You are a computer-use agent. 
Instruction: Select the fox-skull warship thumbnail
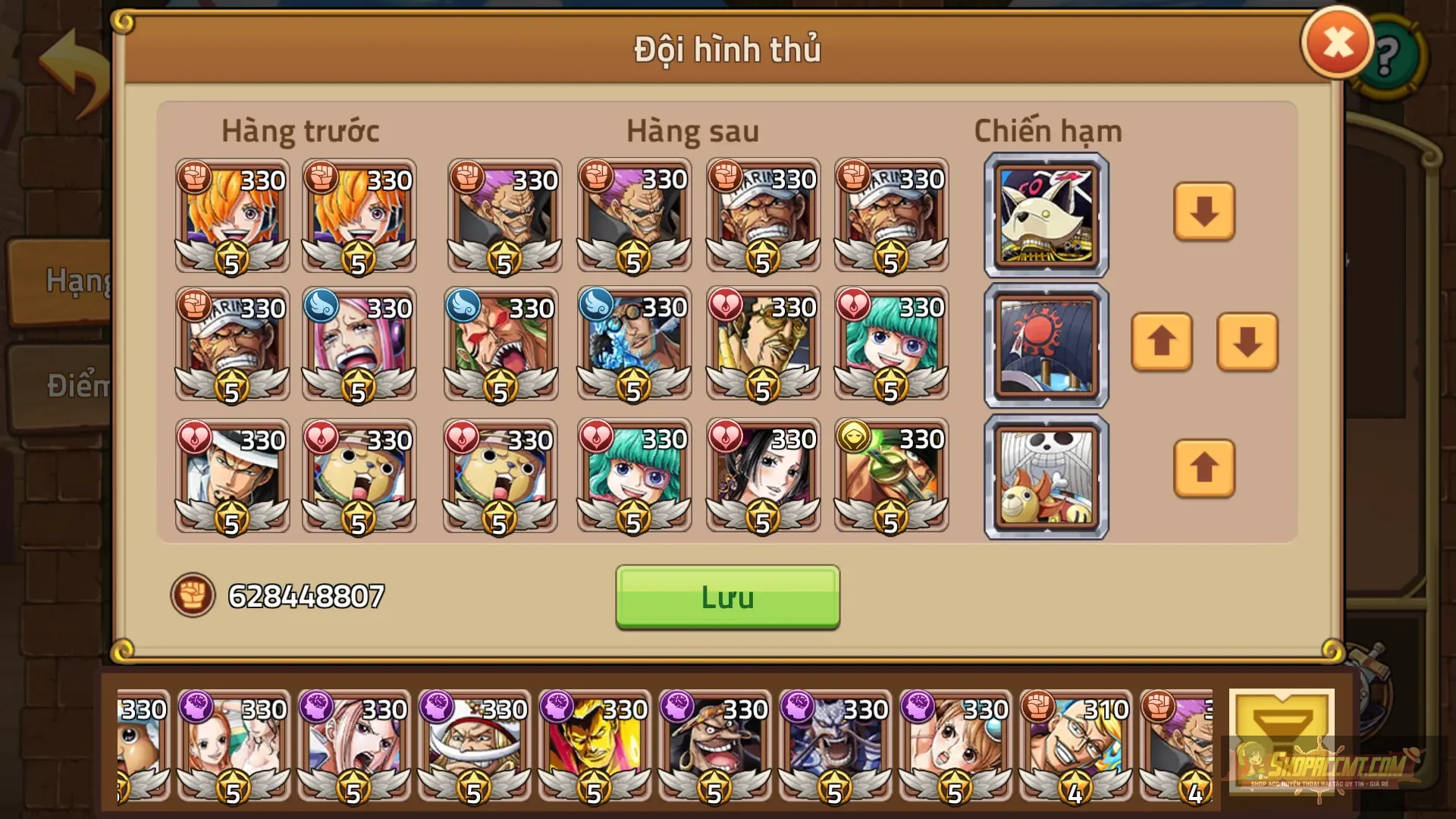(1046, 215)
